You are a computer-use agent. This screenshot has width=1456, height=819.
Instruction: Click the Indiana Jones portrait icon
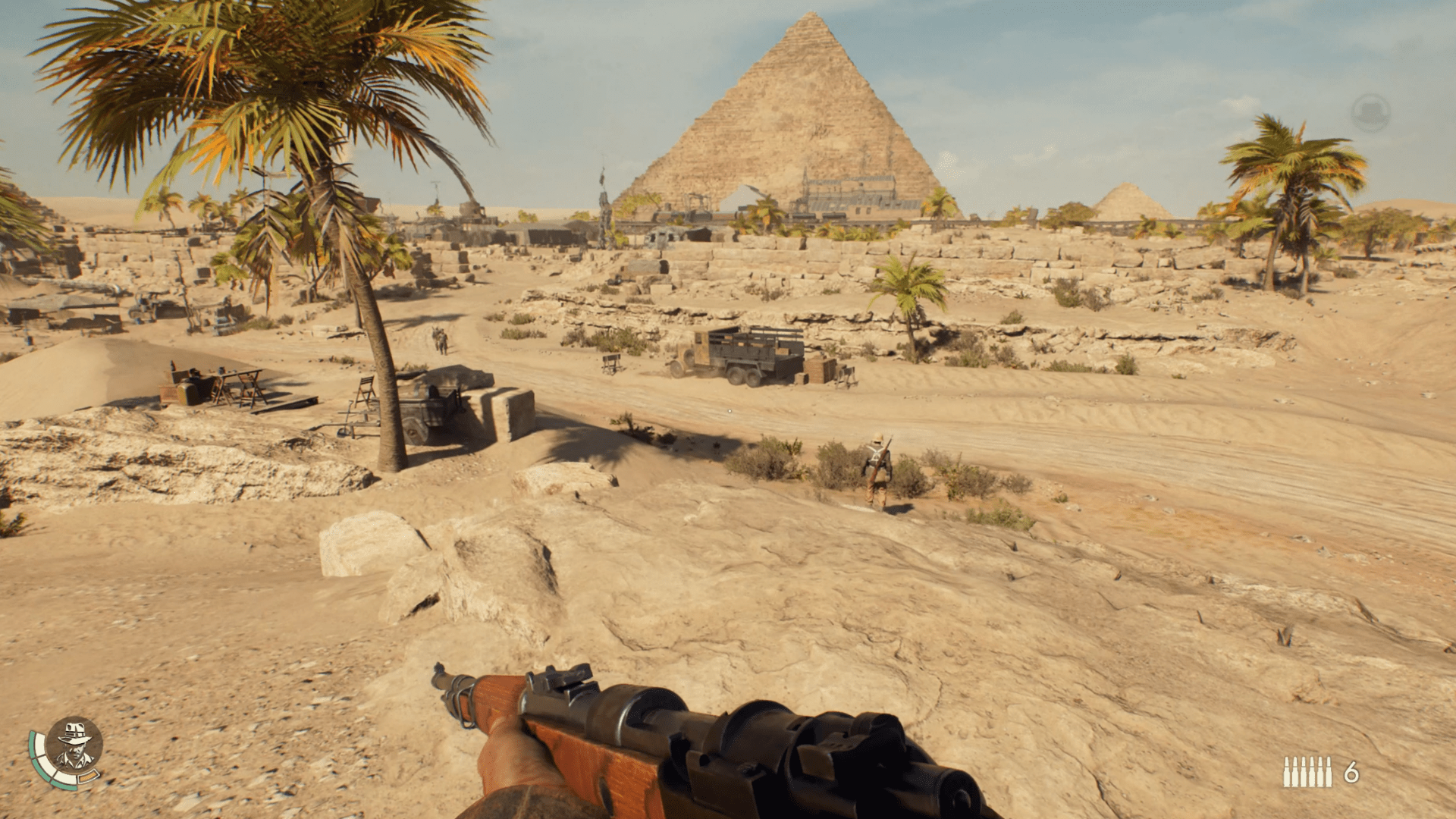coord(74,745)
